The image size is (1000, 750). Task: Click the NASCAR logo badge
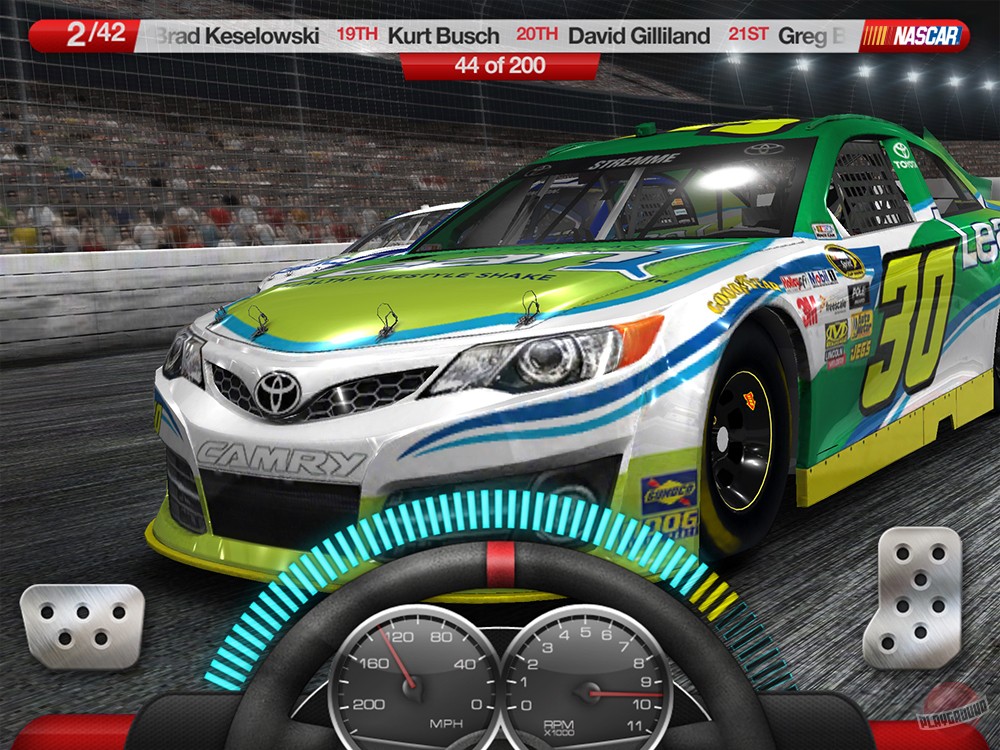pos(912,36)
